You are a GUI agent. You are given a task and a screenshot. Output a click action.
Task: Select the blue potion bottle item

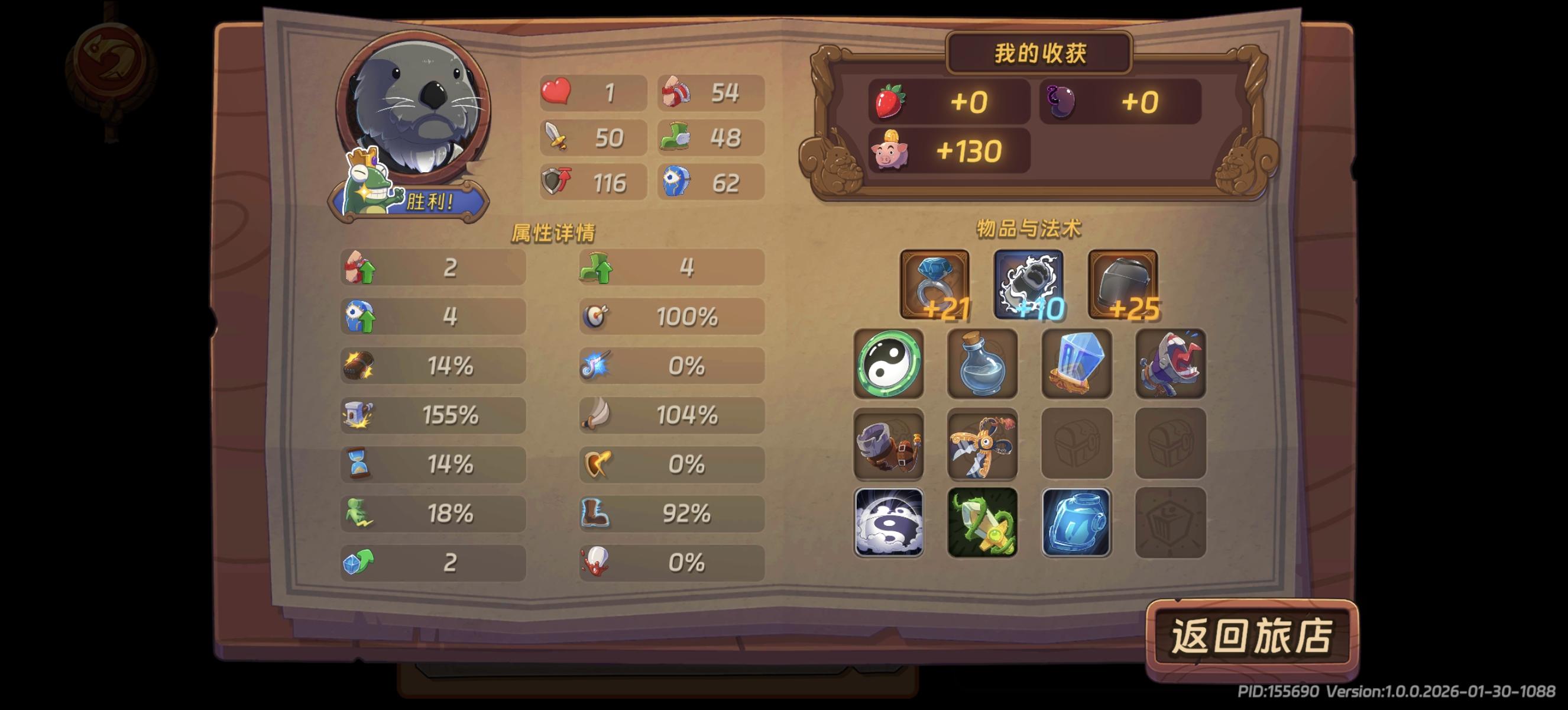point(983,364)
